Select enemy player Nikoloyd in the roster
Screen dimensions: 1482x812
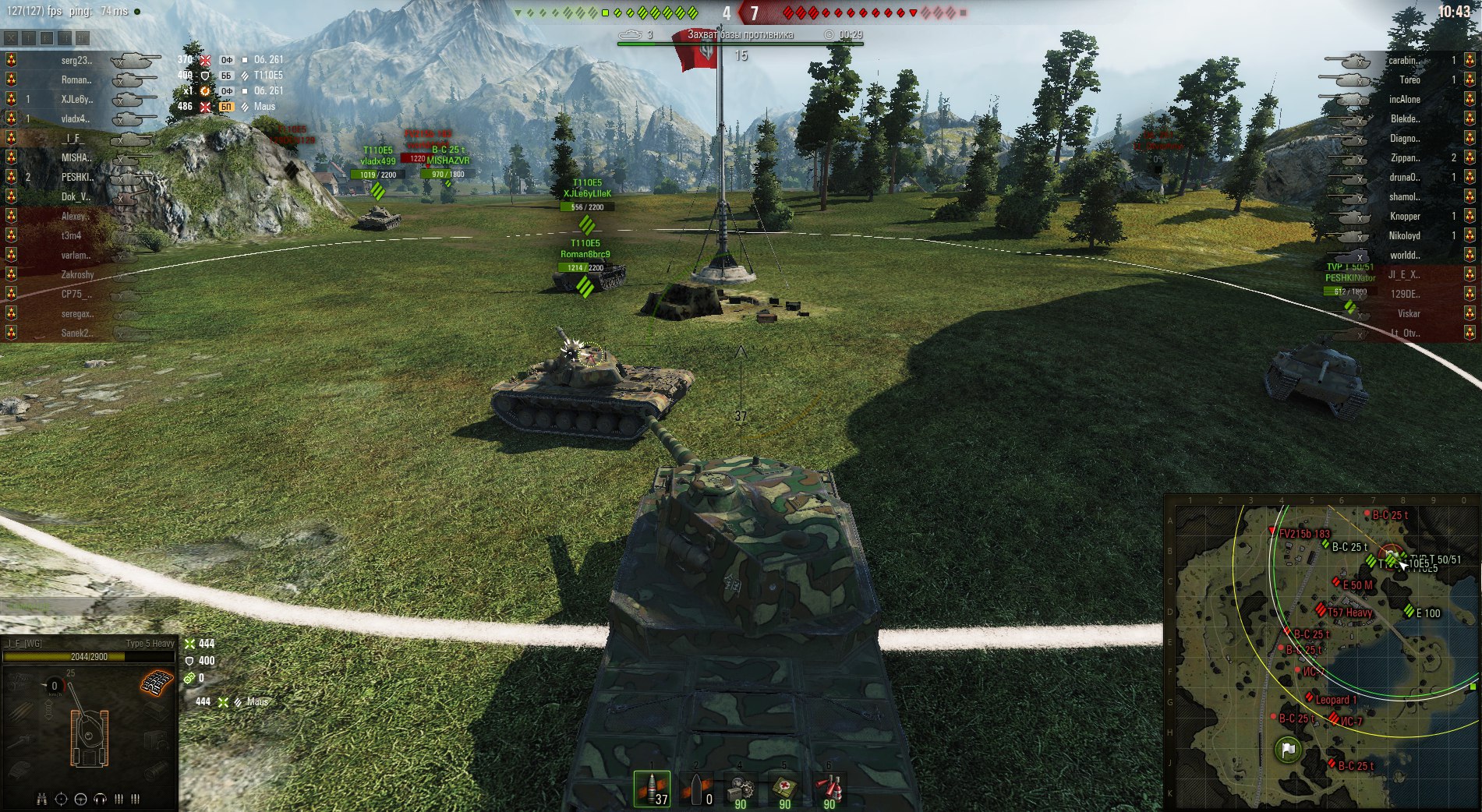tap(1404, 235)
